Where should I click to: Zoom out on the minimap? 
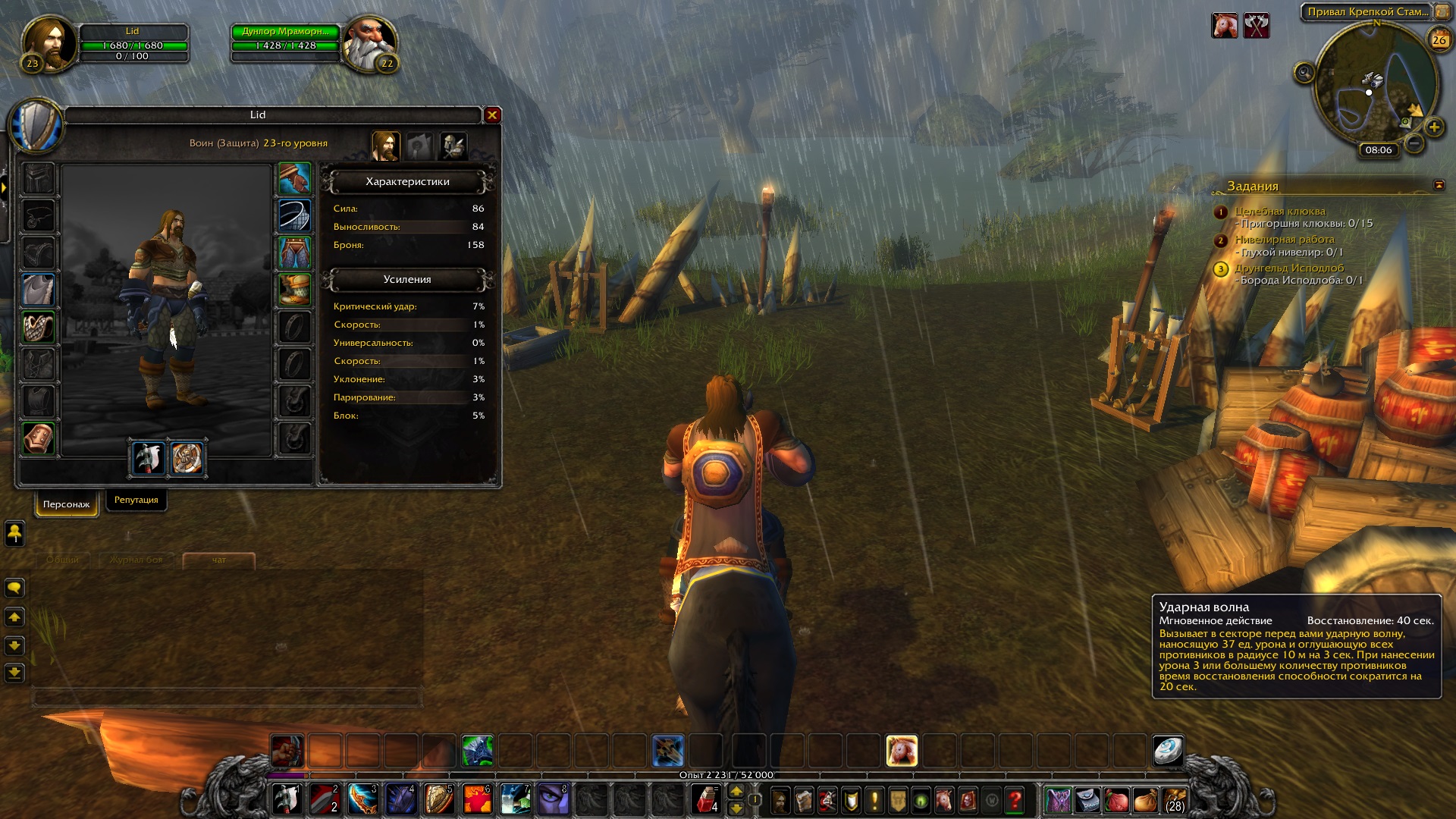click(1414, 143)
